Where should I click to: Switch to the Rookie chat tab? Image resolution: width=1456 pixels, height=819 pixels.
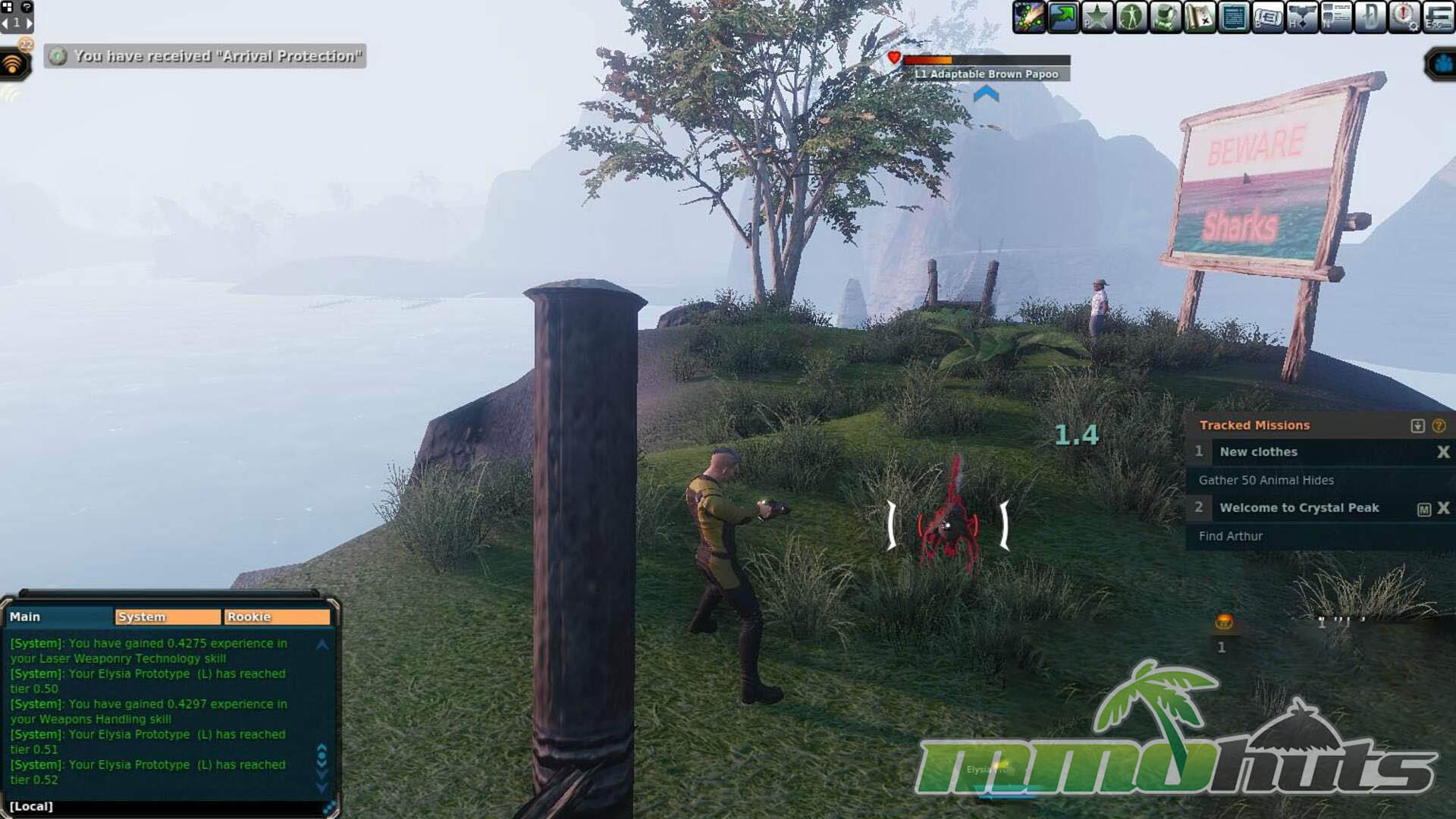(277, 617)
